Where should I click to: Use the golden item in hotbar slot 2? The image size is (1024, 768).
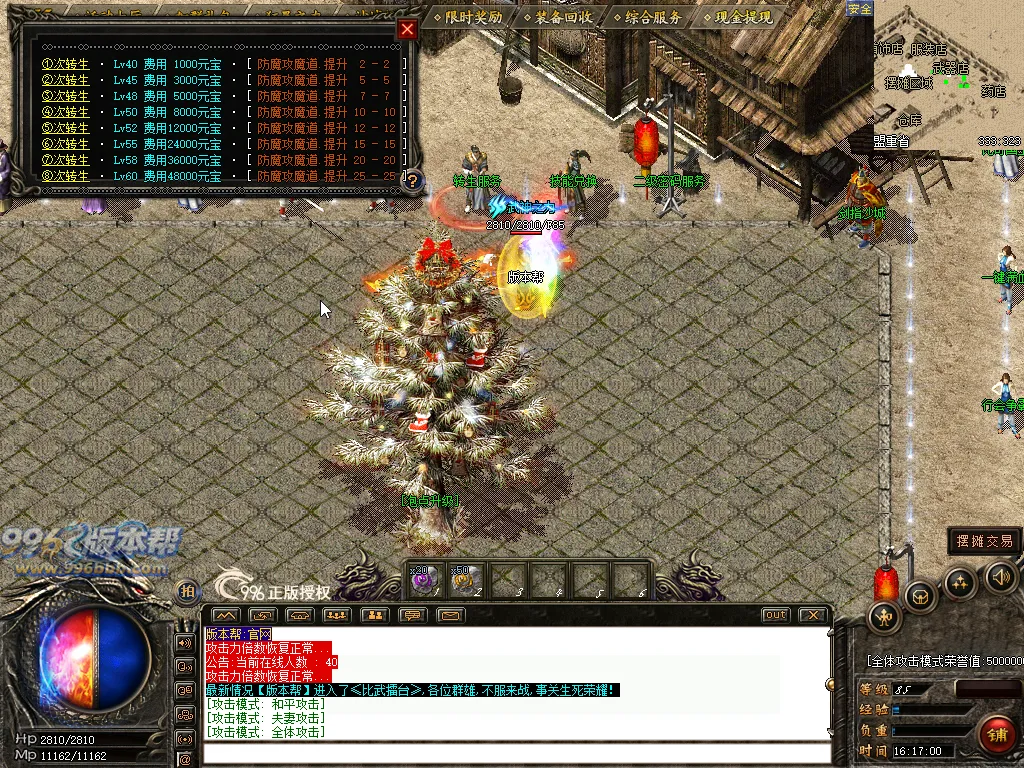click(x=463, y=579)
